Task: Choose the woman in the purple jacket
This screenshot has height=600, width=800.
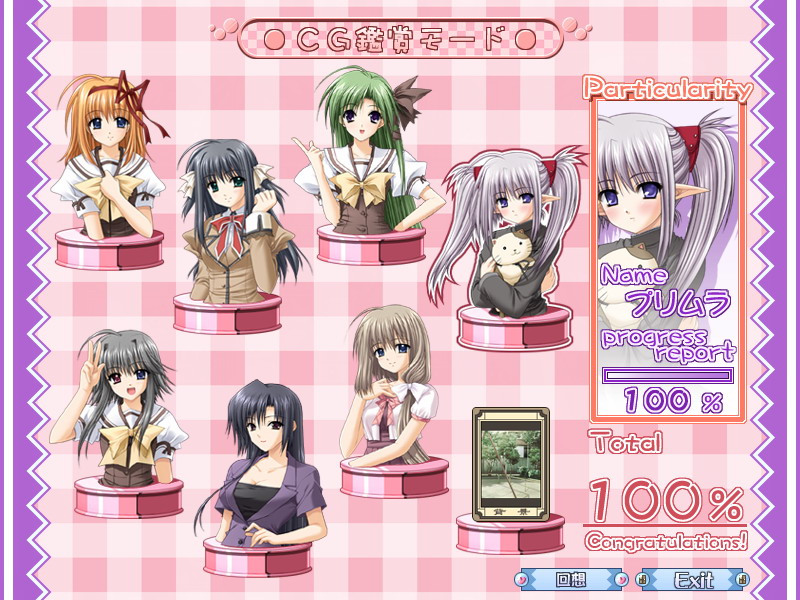Action: click(260, 470)
